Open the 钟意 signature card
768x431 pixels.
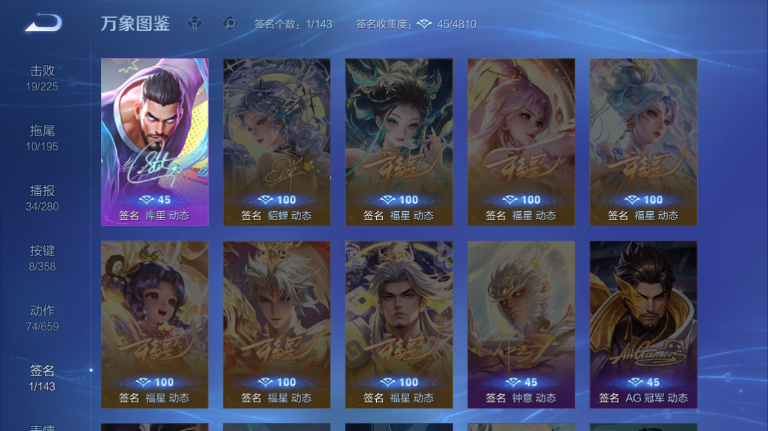[x=521, y=324]
